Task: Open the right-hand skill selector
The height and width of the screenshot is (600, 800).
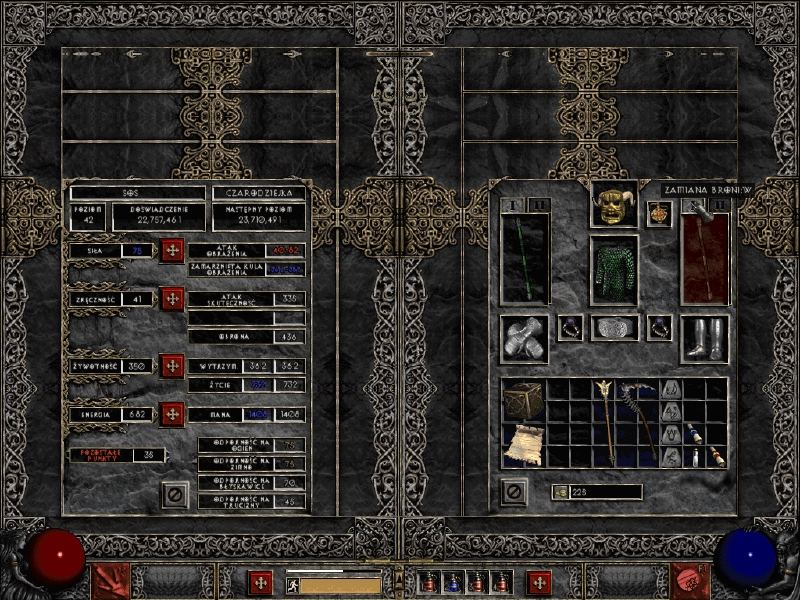Action: 690,579
